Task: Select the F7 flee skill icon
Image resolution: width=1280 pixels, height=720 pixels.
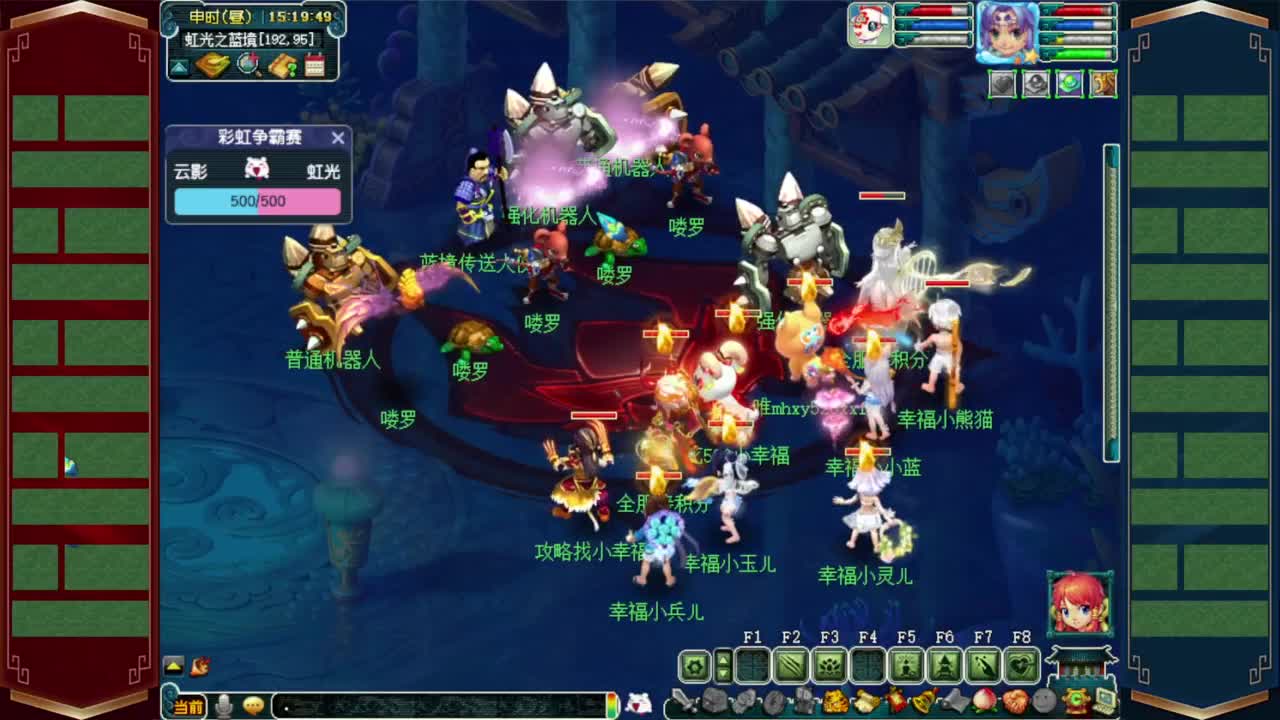Action: tap(983, 665)
